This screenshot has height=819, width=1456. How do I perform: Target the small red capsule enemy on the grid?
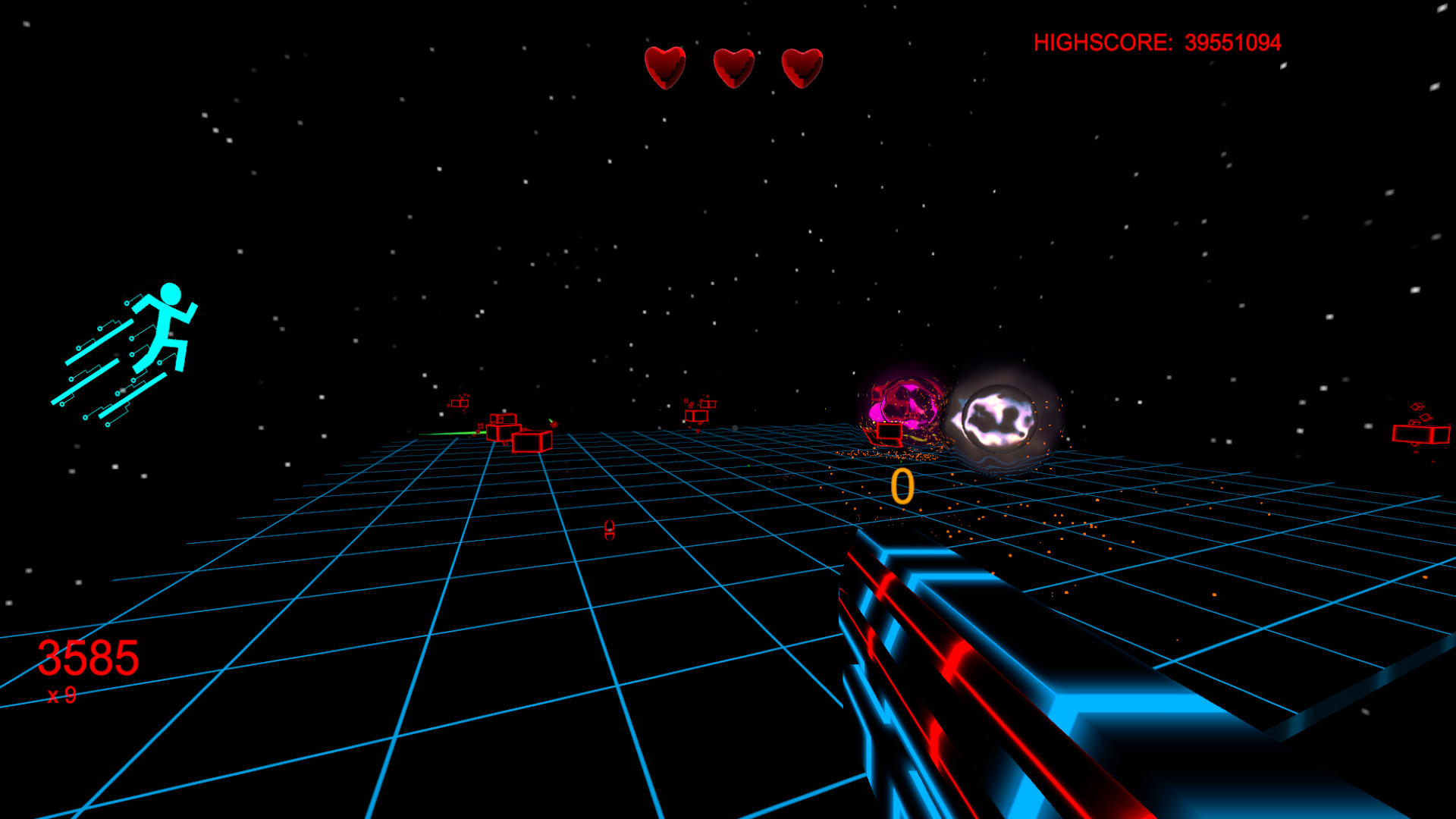[609, 531]
